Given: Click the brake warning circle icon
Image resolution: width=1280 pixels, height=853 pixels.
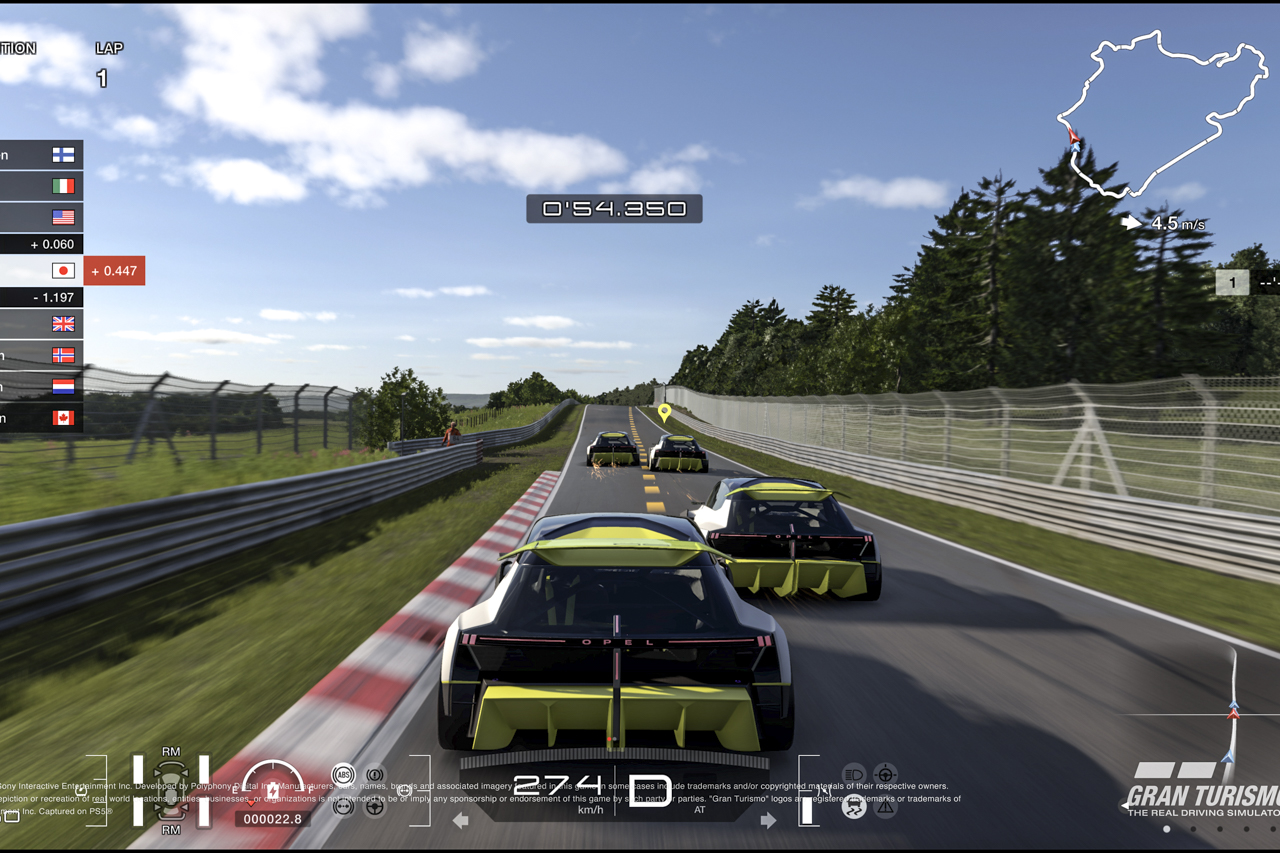Looking at the screenshot, I should click(x=375, y=775).
